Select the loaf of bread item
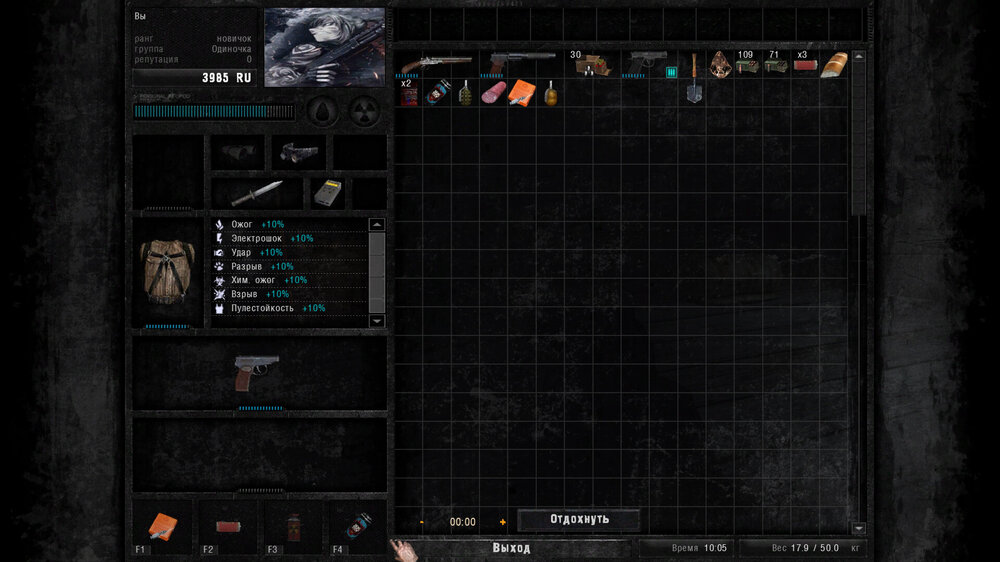The image size is (1000, 562). 833,65
